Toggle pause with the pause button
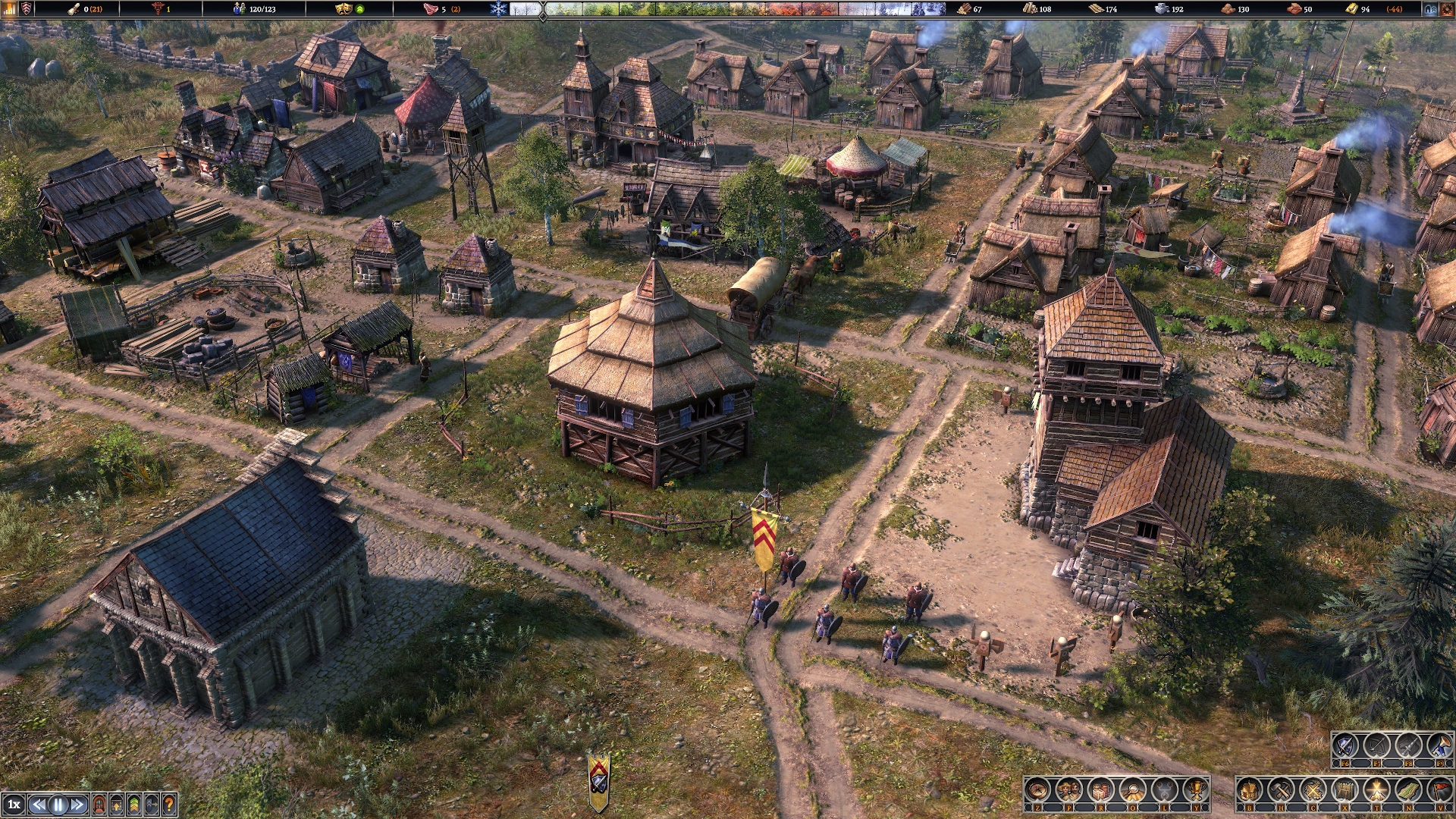 click(58, 804)
